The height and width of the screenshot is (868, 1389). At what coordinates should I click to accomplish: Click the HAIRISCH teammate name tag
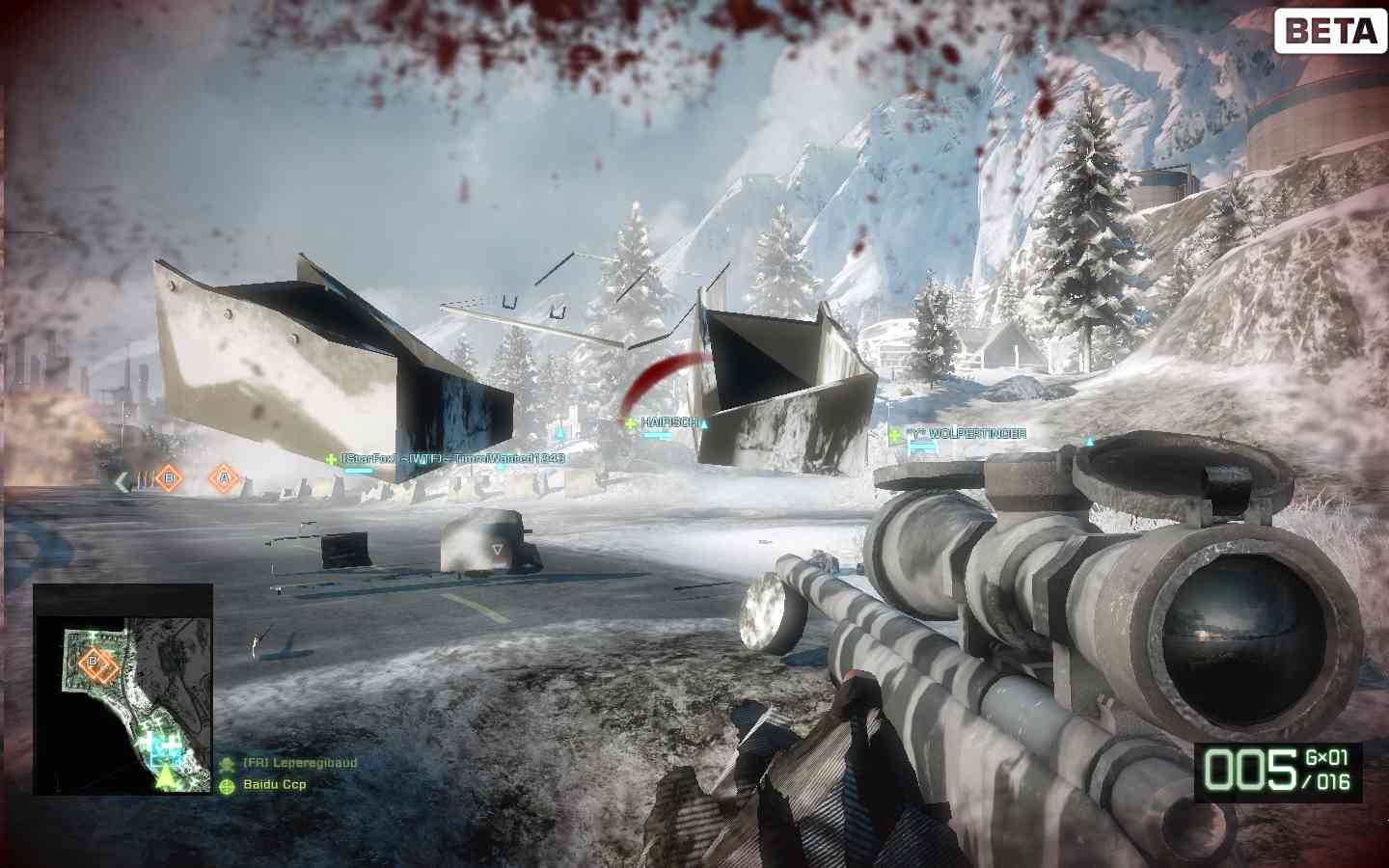pyautogui.click(x=667, y=423)
